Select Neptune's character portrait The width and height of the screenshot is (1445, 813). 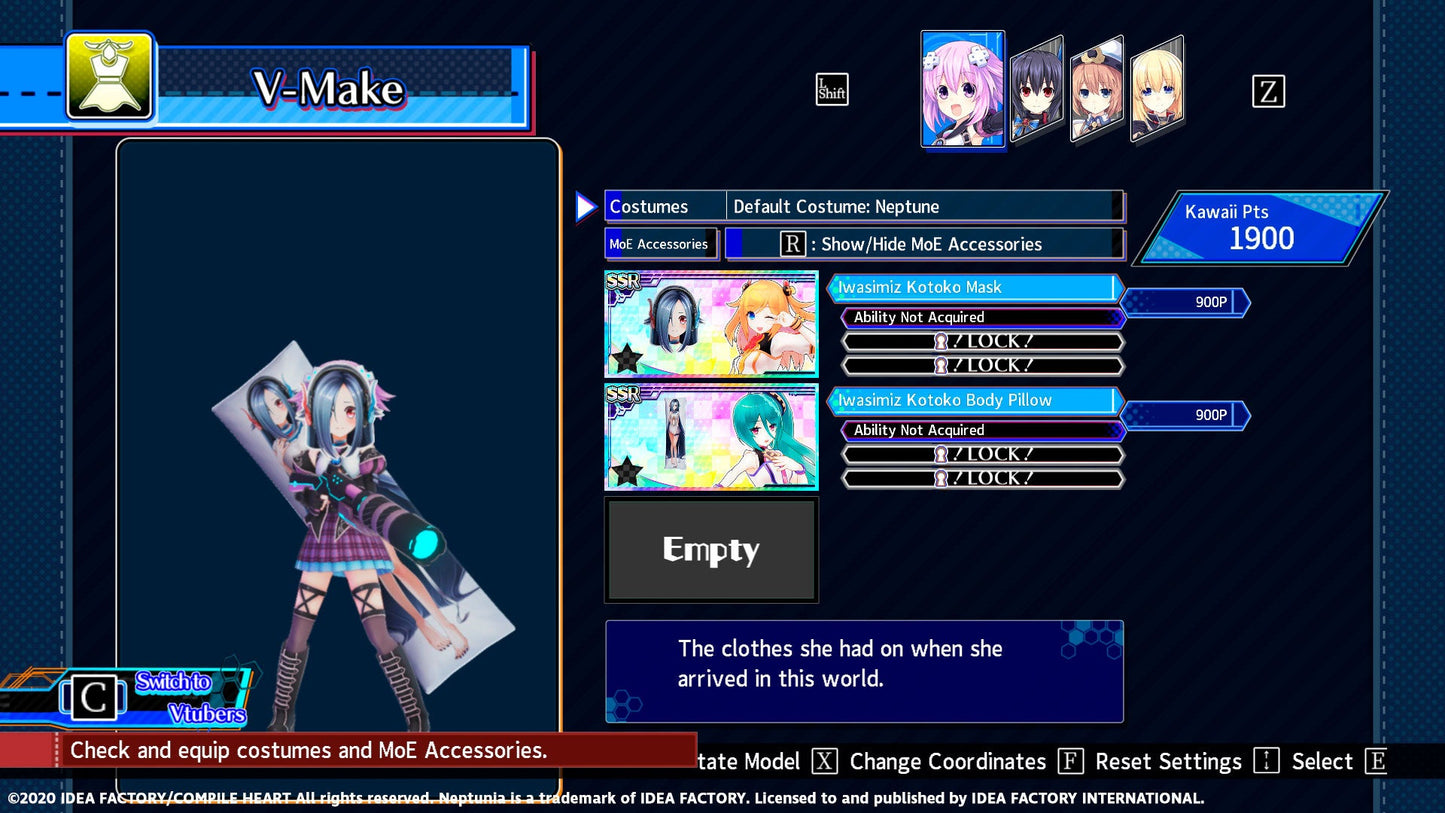(962, 88)
